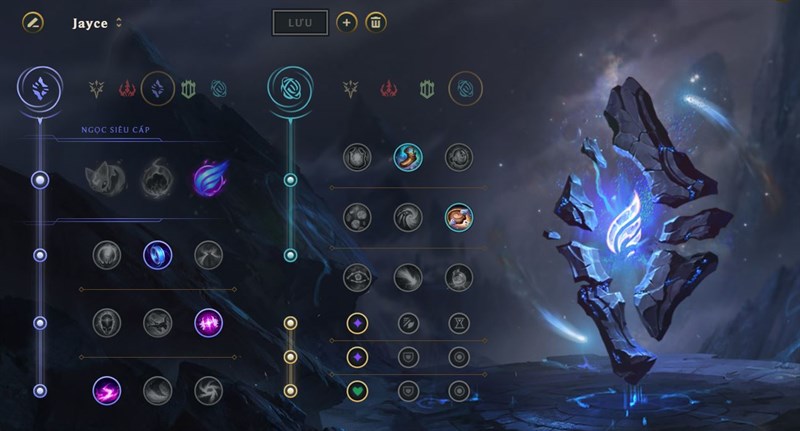800x431 pixels.
Task: Switch secondary path to red Domination tree
Action: click(387, 89)
